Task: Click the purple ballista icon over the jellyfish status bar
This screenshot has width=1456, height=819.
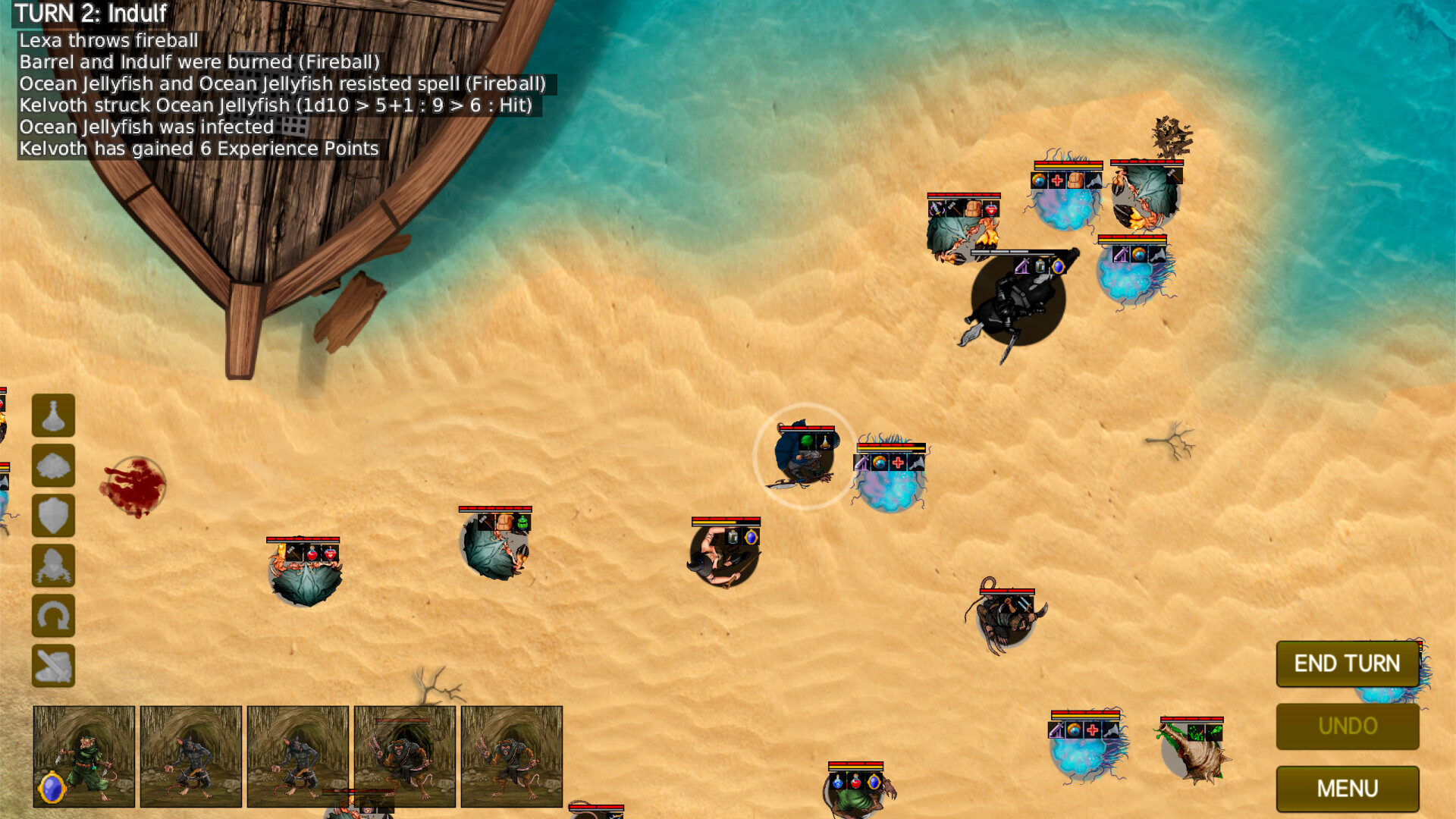Action: (x=861, y=463)
